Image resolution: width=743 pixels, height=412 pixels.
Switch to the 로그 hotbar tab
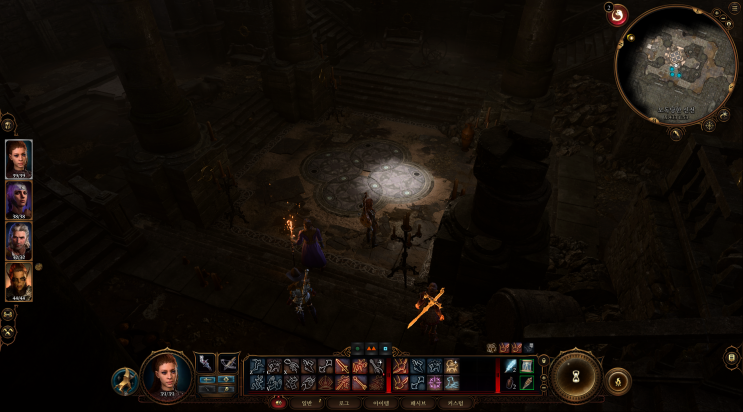click(x=344, y=403)
